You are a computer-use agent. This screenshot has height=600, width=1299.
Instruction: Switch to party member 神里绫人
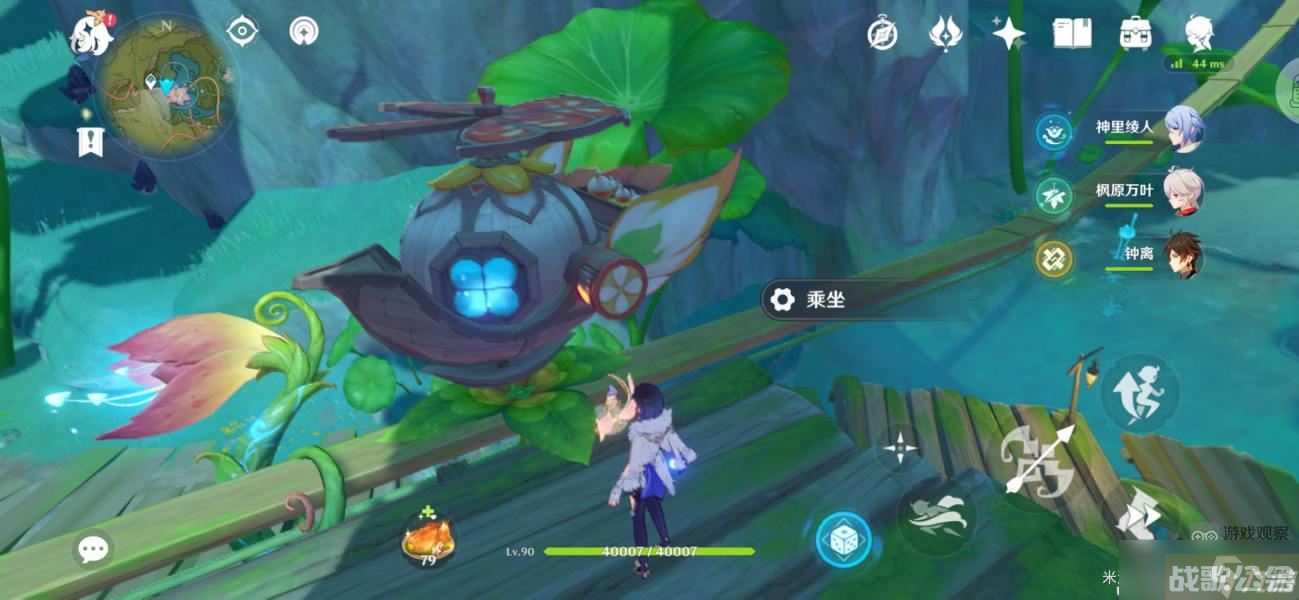pyautogui.click(x=1183, y=128)
